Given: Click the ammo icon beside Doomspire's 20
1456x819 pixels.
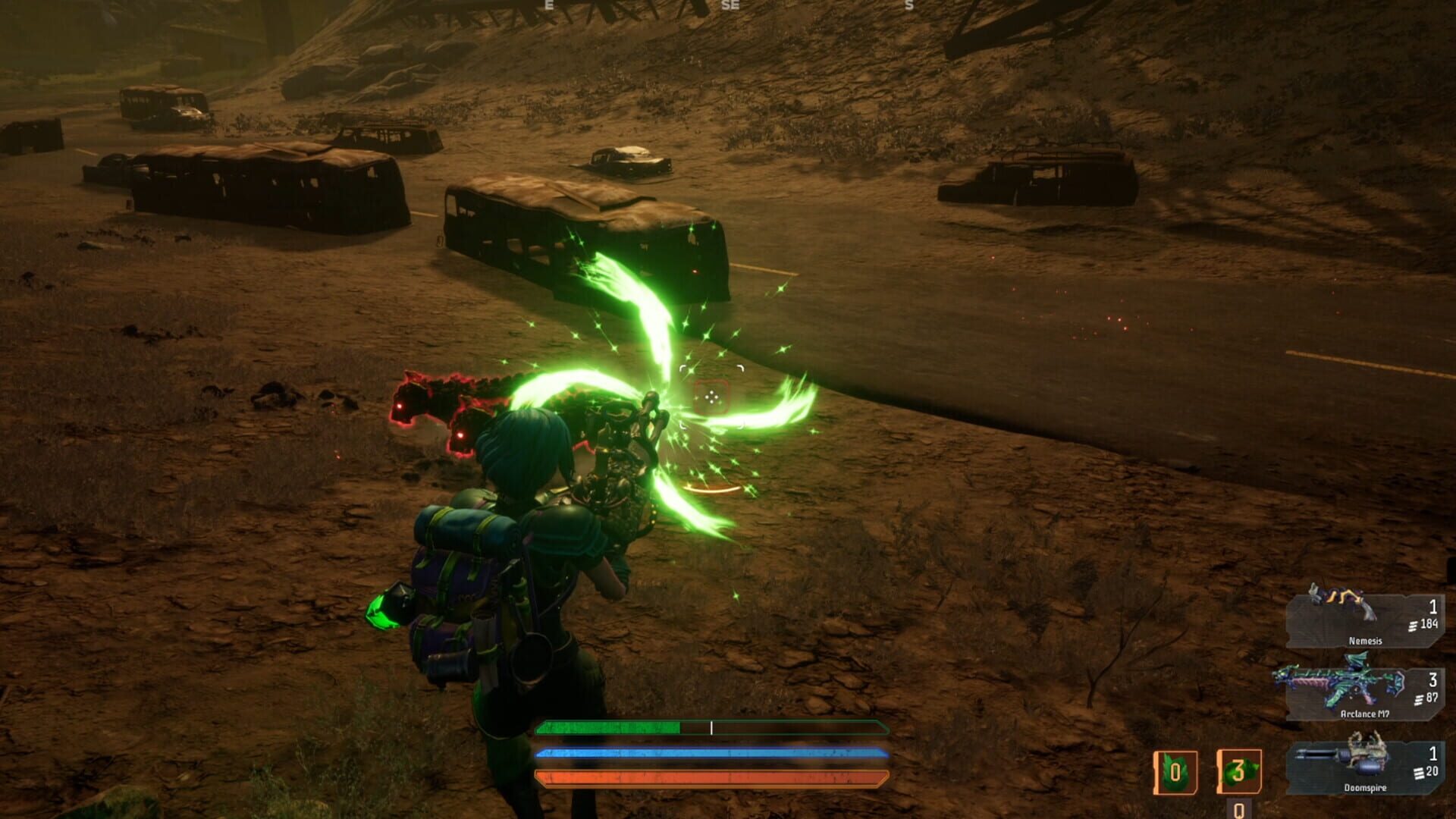Looking at the screenshot, I should pos(1417,772).
